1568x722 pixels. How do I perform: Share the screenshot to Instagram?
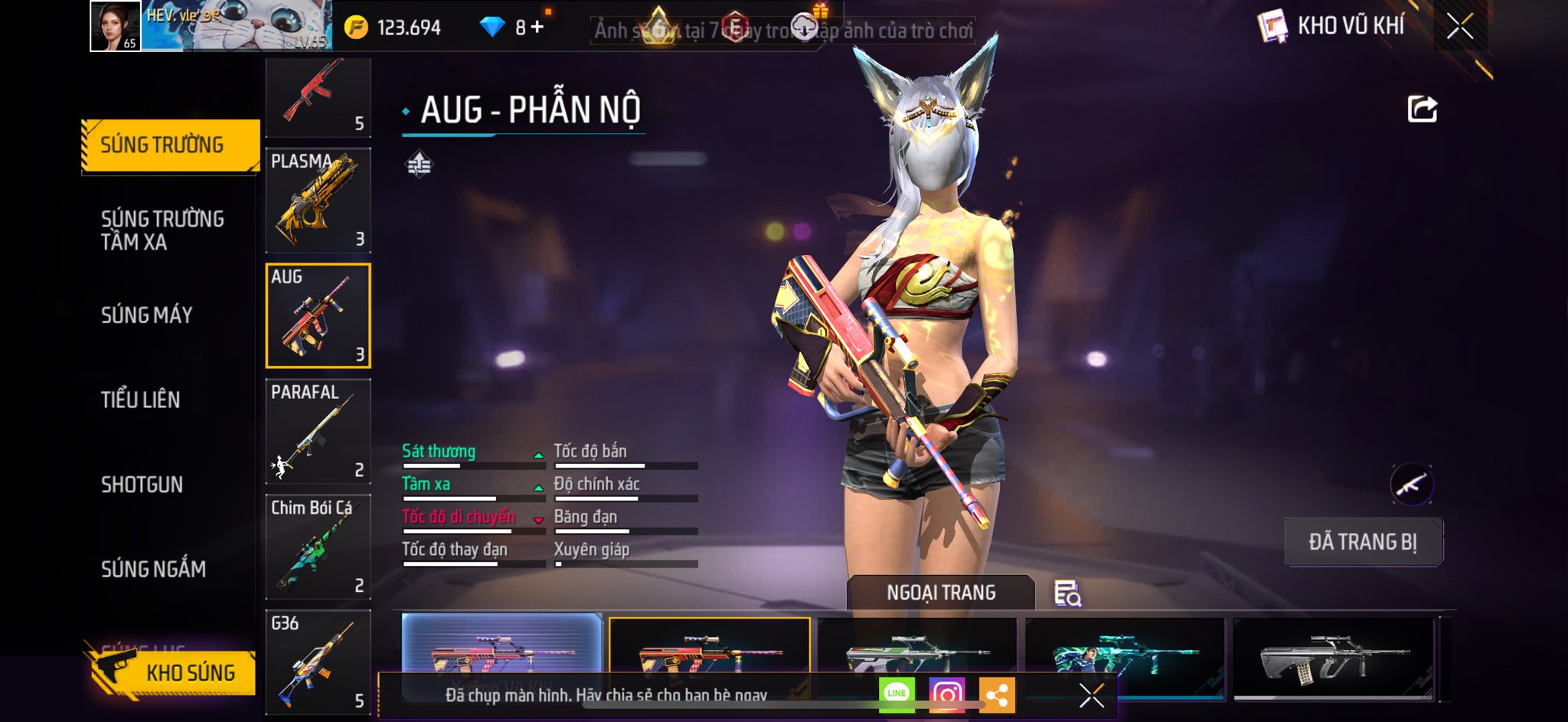point(946,694)
